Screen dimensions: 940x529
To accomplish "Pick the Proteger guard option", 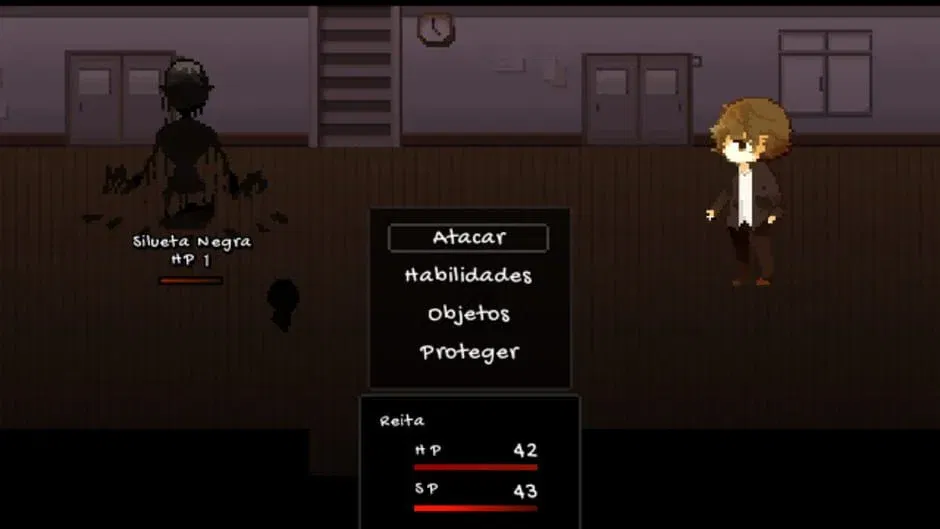I will (x=468, y=352).
